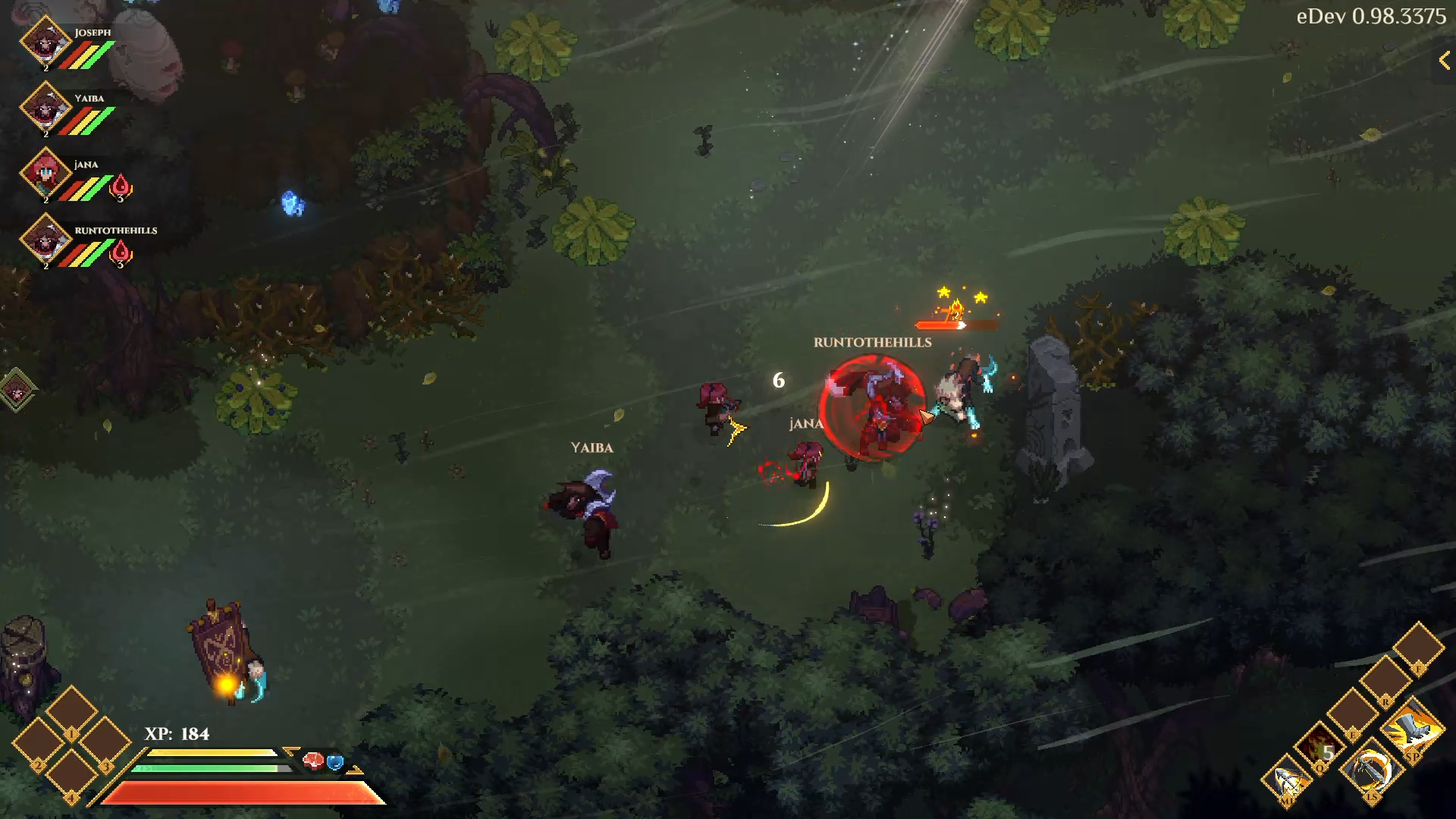
Task: Select the bow attack ability on M1 slot
Action: (x=1288, y=780)
